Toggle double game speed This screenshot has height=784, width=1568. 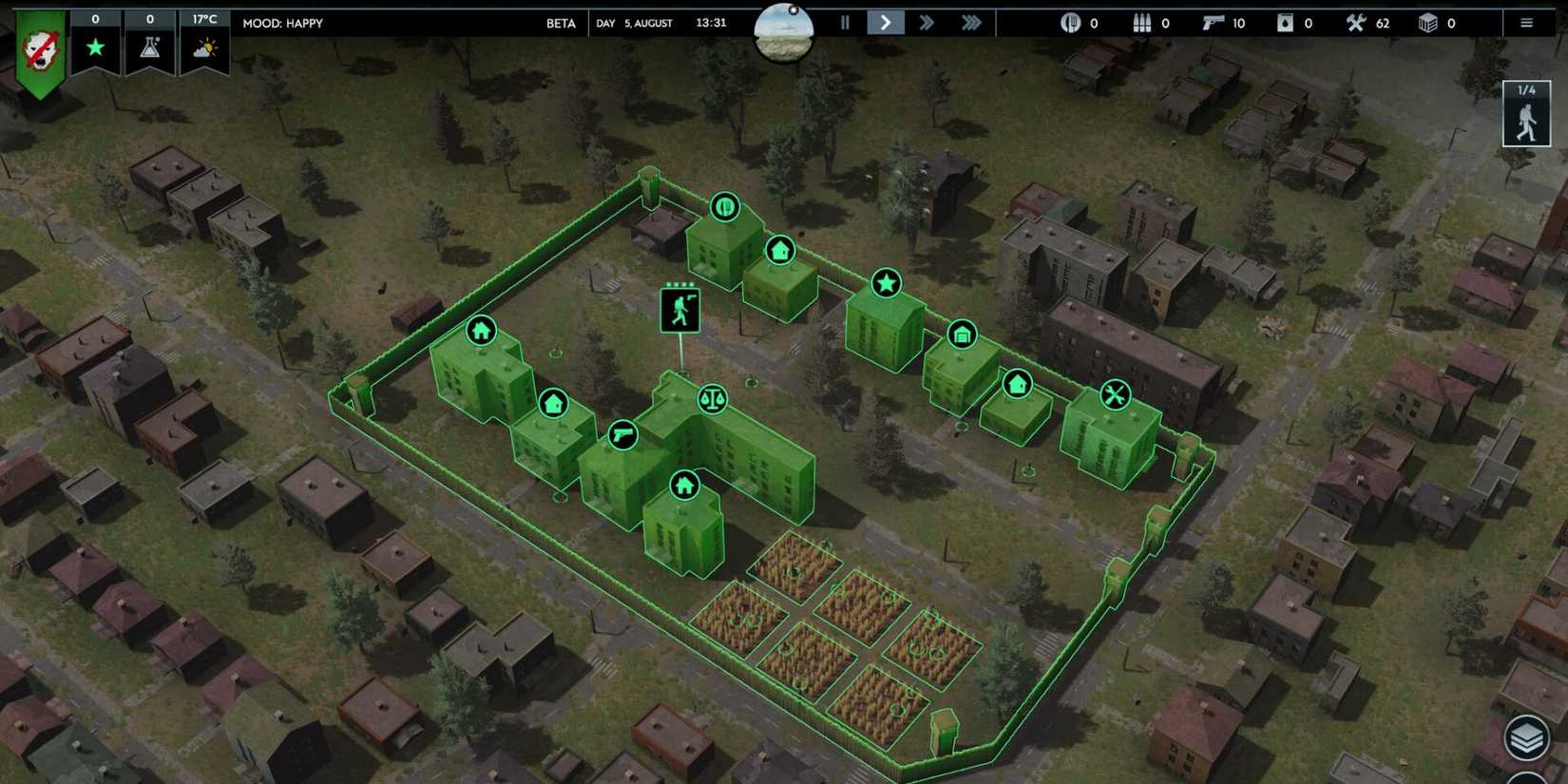click(927, 23)
